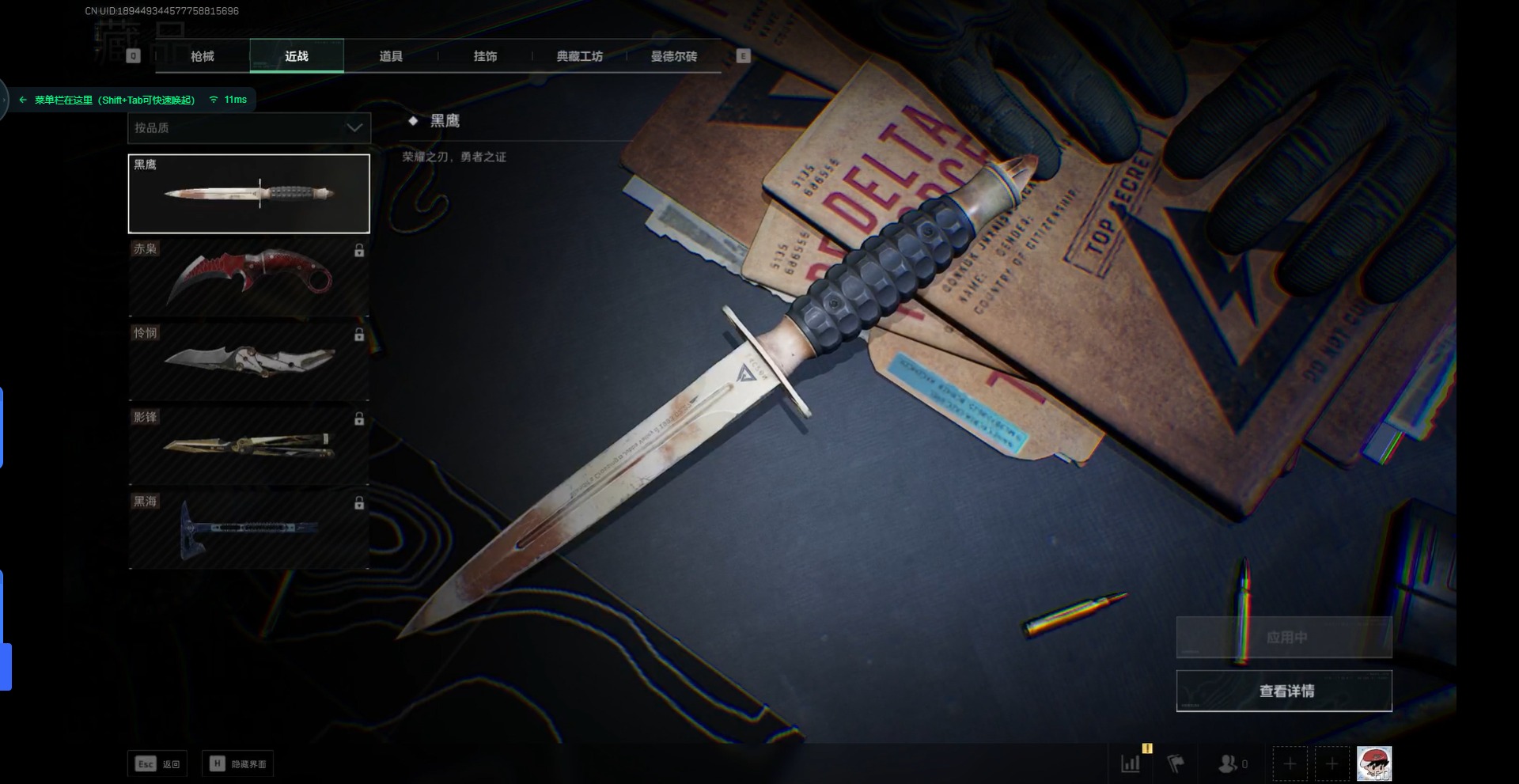Pick the 影锋 blade from the list
The height and width of the screenshot is (784, 1519).
248,445
